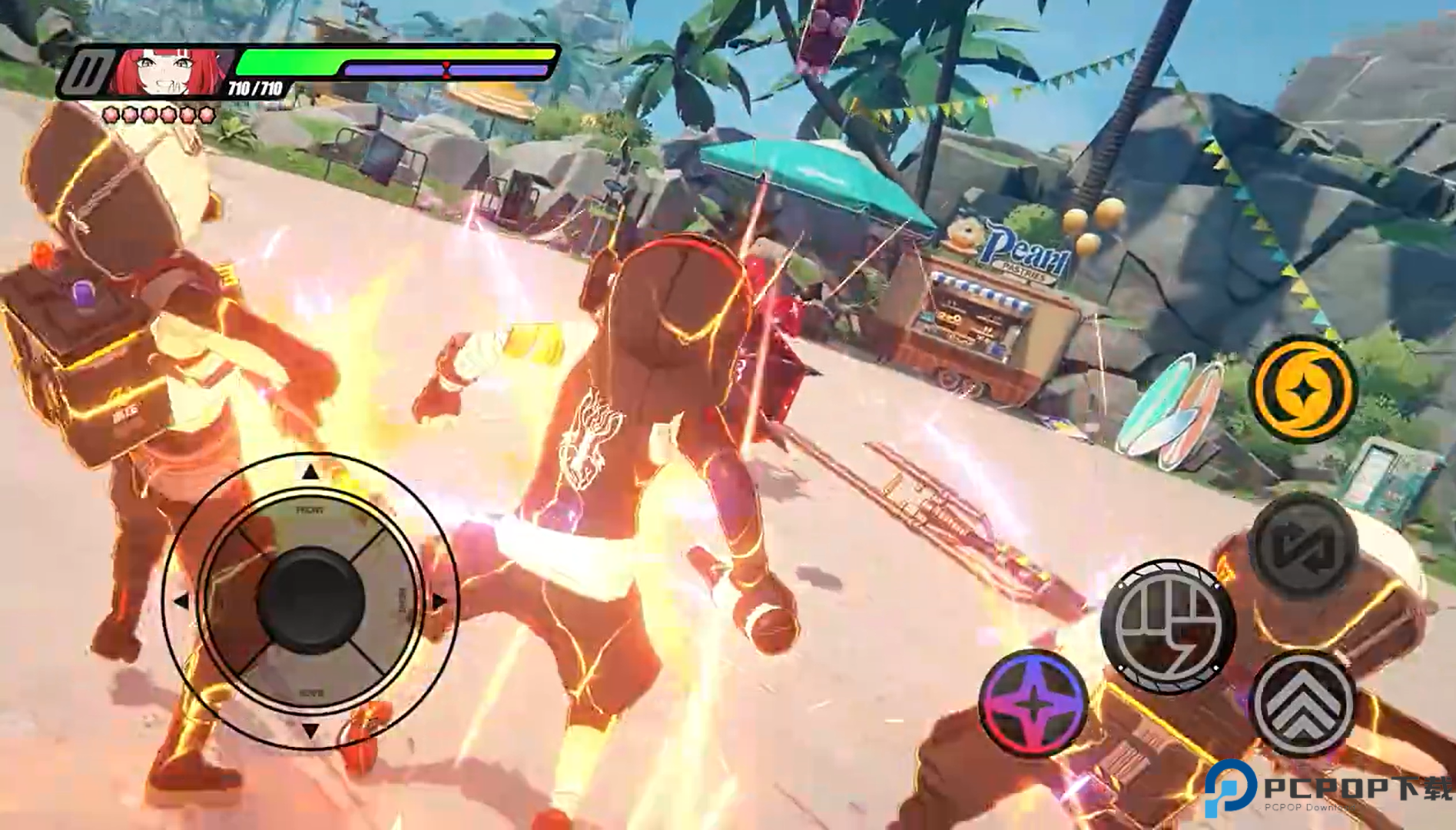This screenshot has height=830, width=1456.
Task: Tap the joystick's down arrow
Action: (310, 730)
